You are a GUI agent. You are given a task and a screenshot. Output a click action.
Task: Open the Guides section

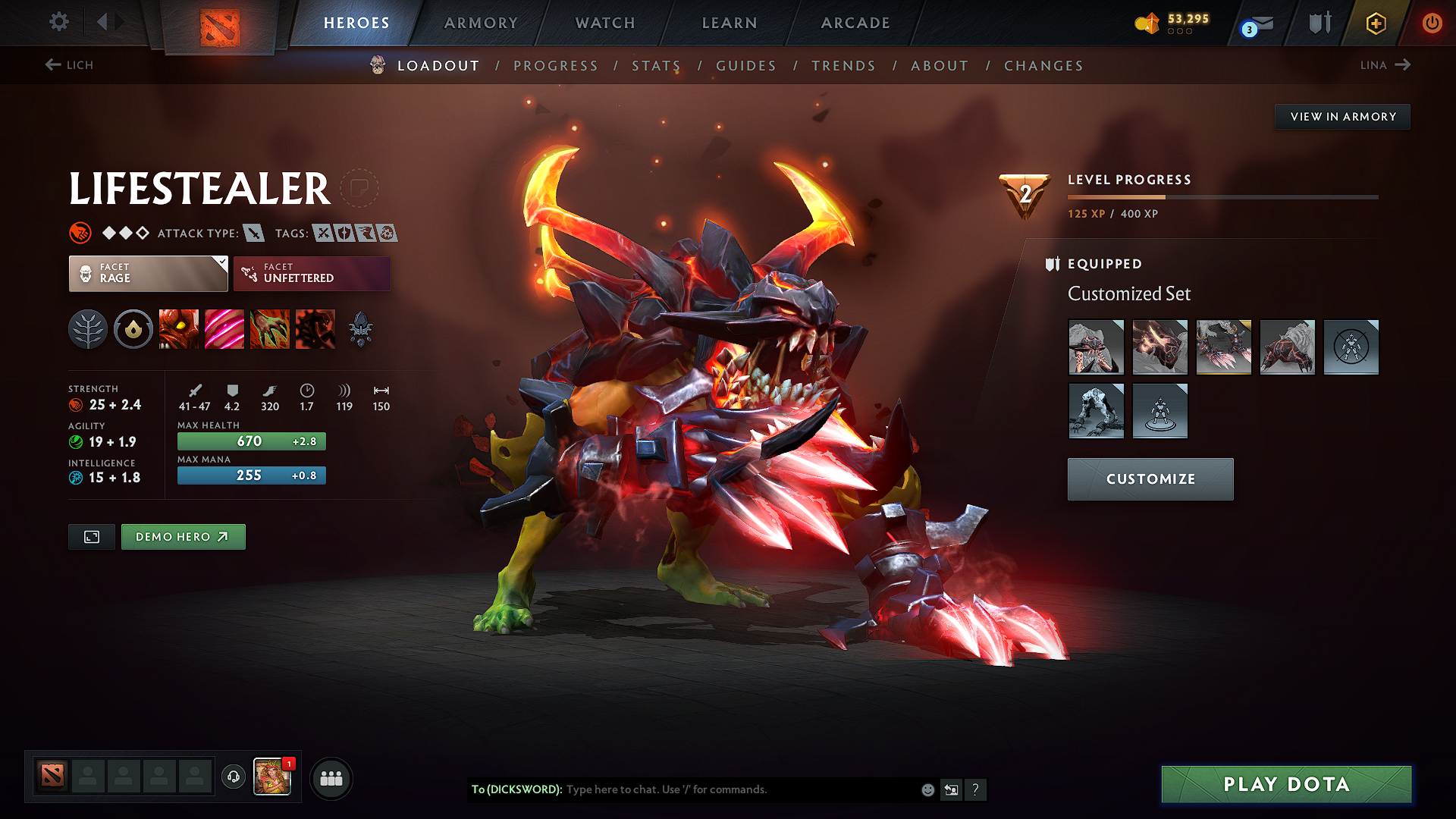coord(745,66)
